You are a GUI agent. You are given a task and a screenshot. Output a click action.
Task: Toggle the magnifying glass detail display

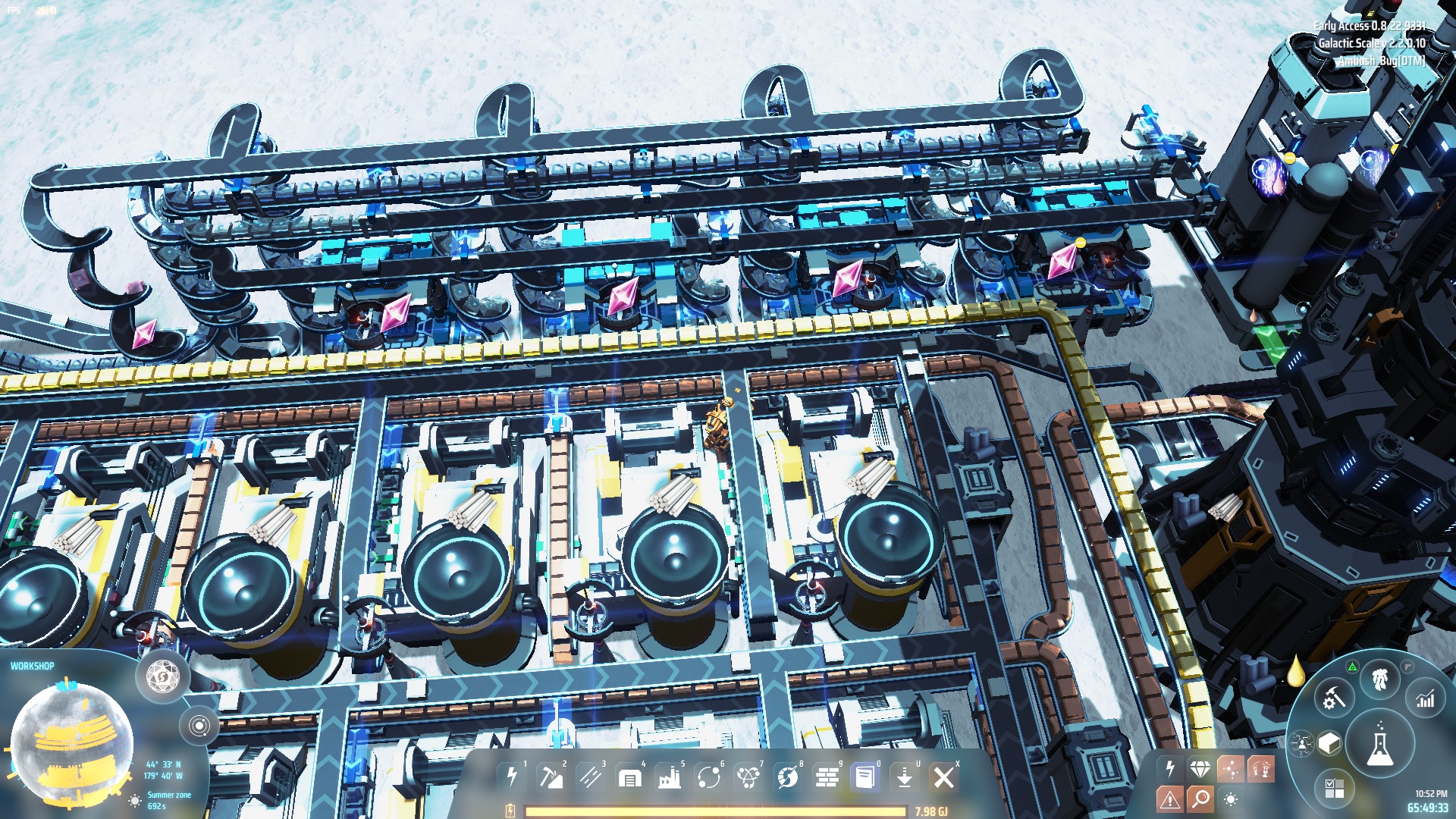1200,799
